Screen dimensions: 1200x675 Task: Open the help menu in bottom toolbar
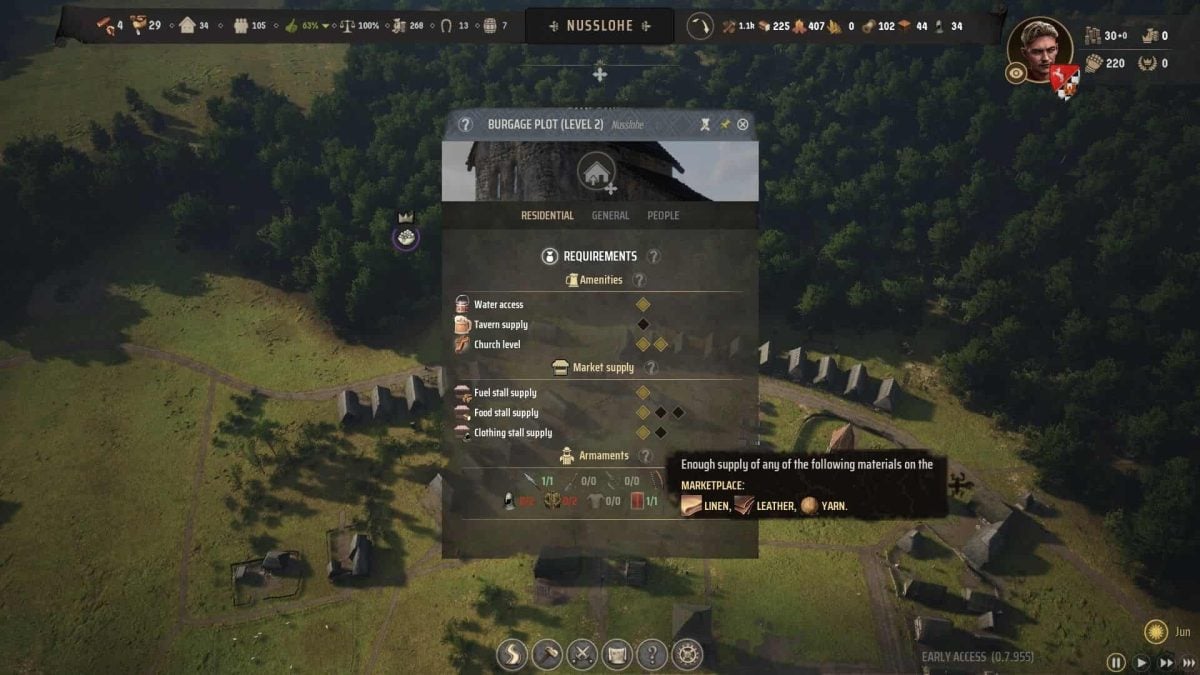652,655
